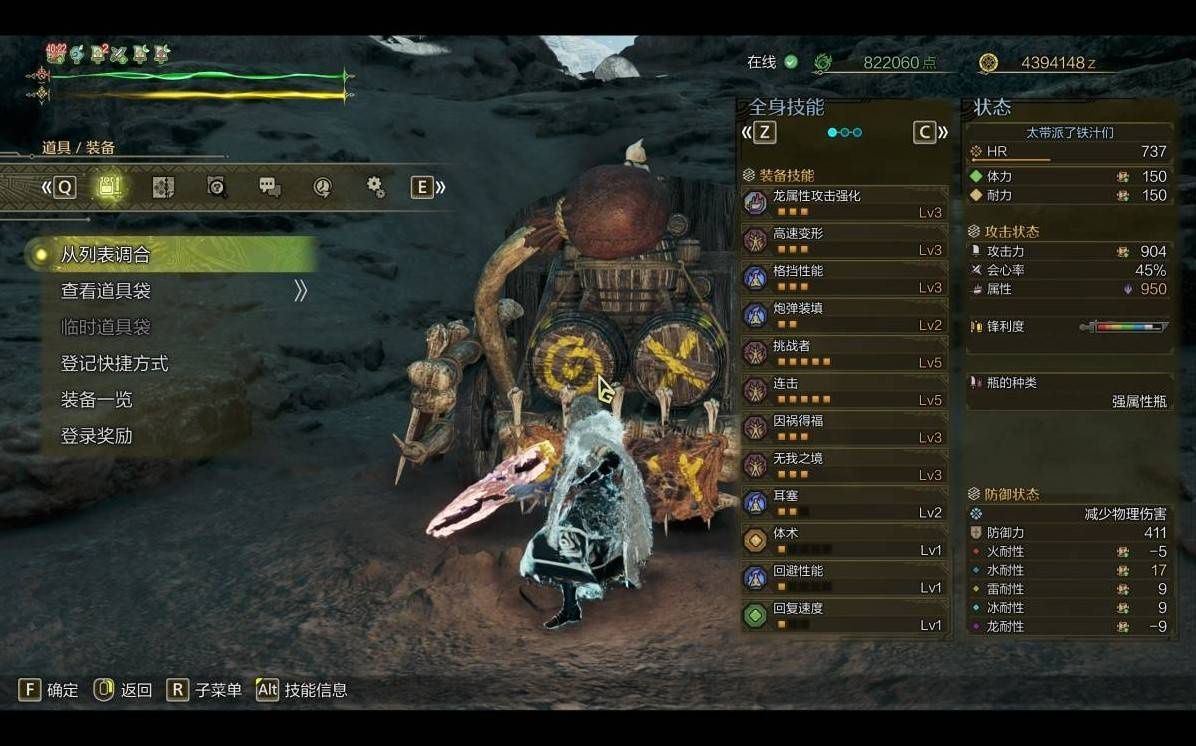Choose the 炮弹装填 skill row
The image size is (1196, 746).
(x=845, y=316)
